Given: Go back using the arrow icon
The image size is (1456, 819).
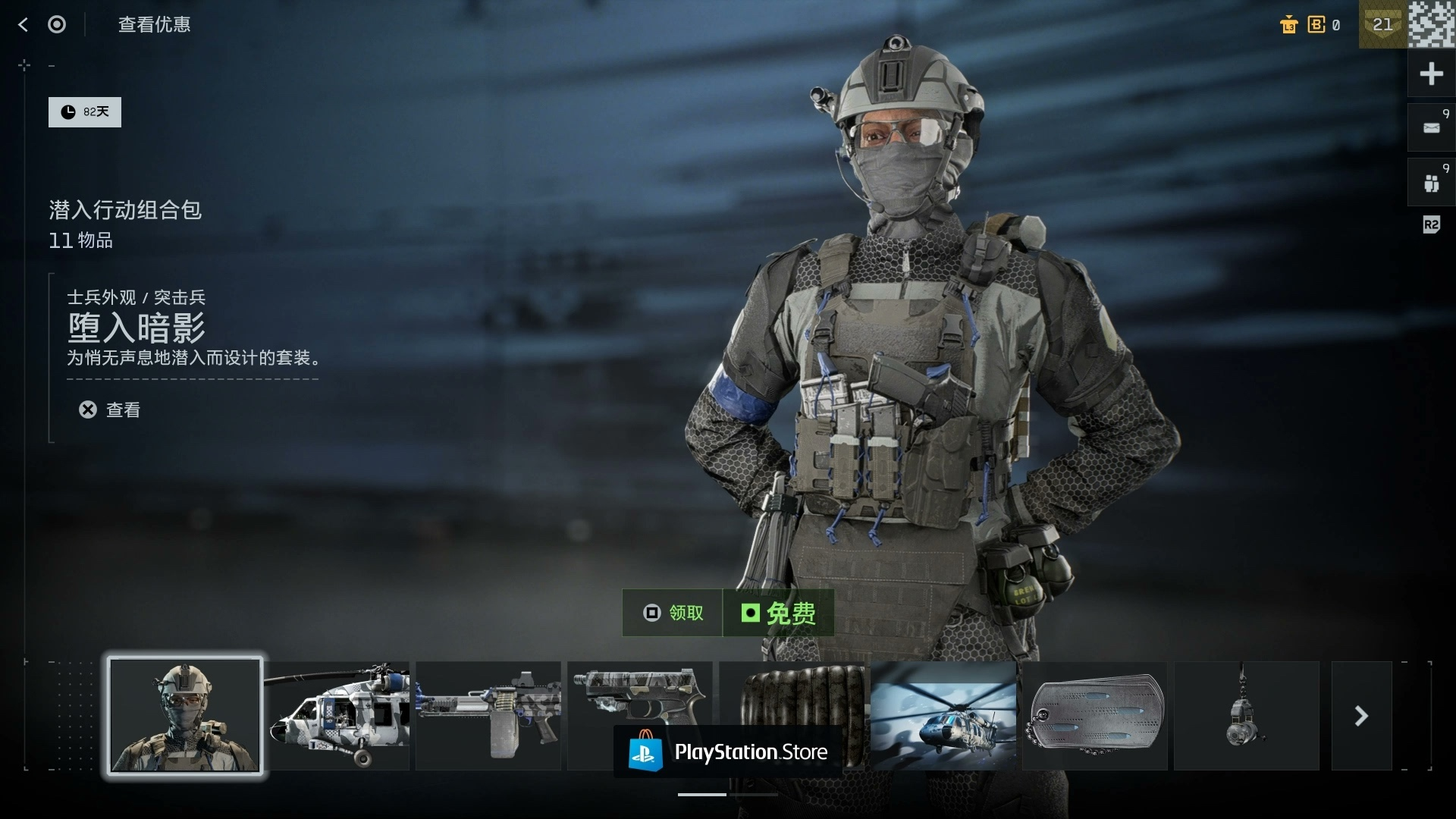Looking at the screenshot, I should 23,25.
